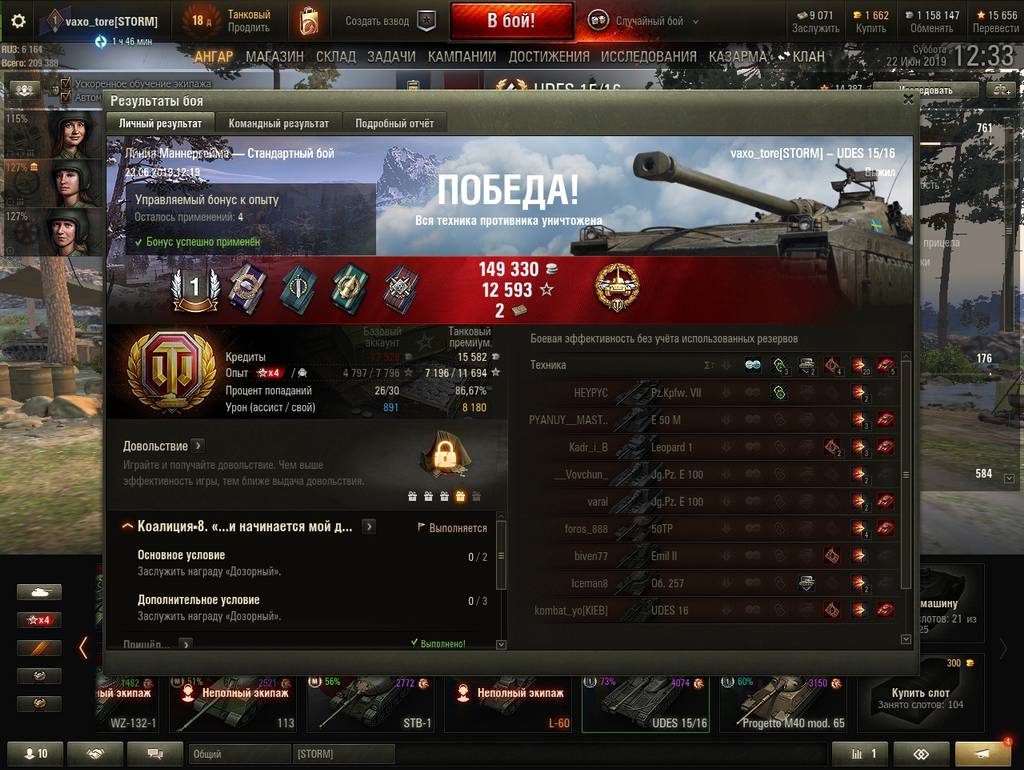This screenshot has height=770, width=1024.
Task: Open the «КАМПАНИИ» menu
Action: click(462, 57)
